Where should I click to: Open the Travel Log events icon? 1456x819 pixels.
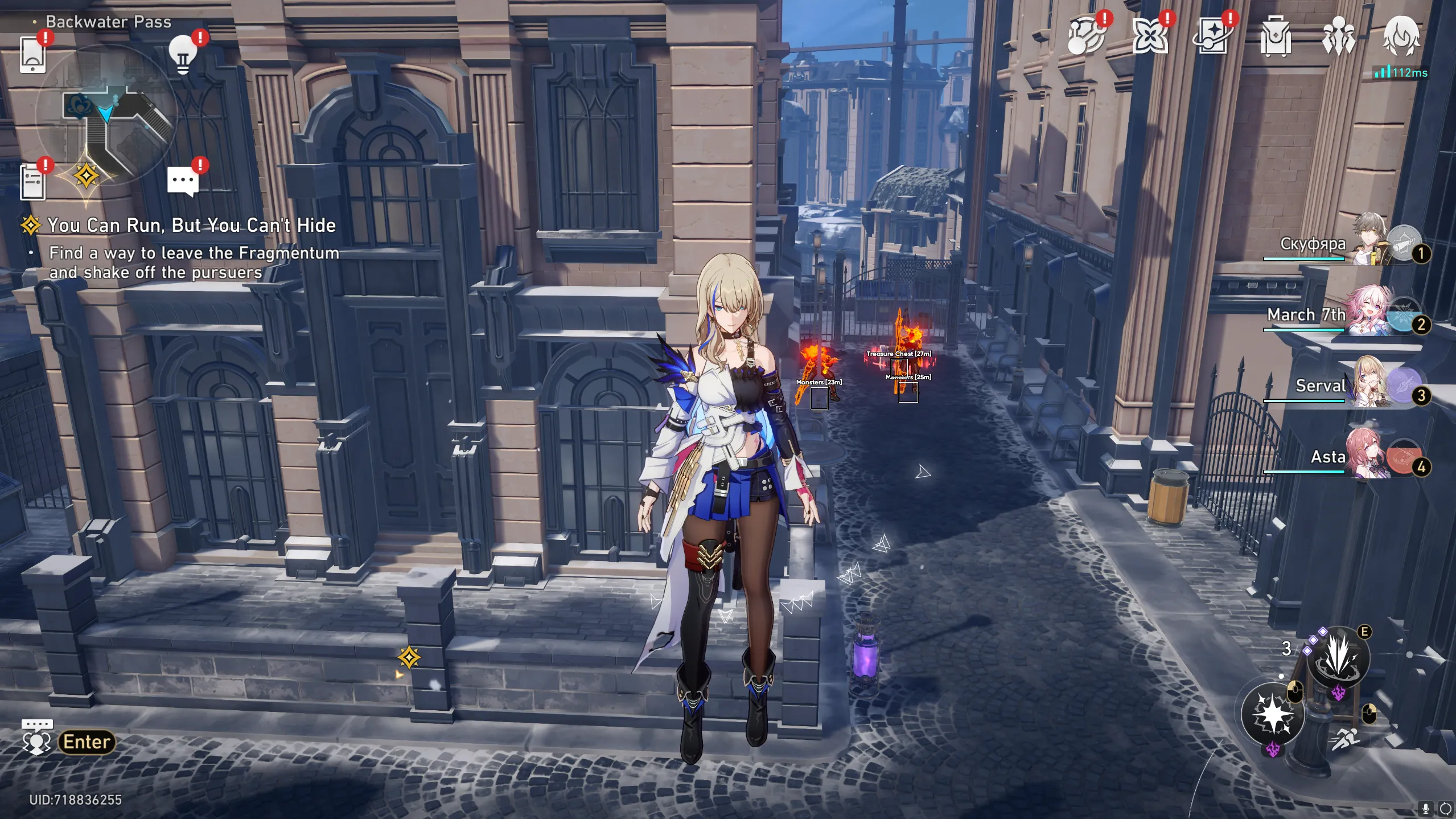[1085, 37]
